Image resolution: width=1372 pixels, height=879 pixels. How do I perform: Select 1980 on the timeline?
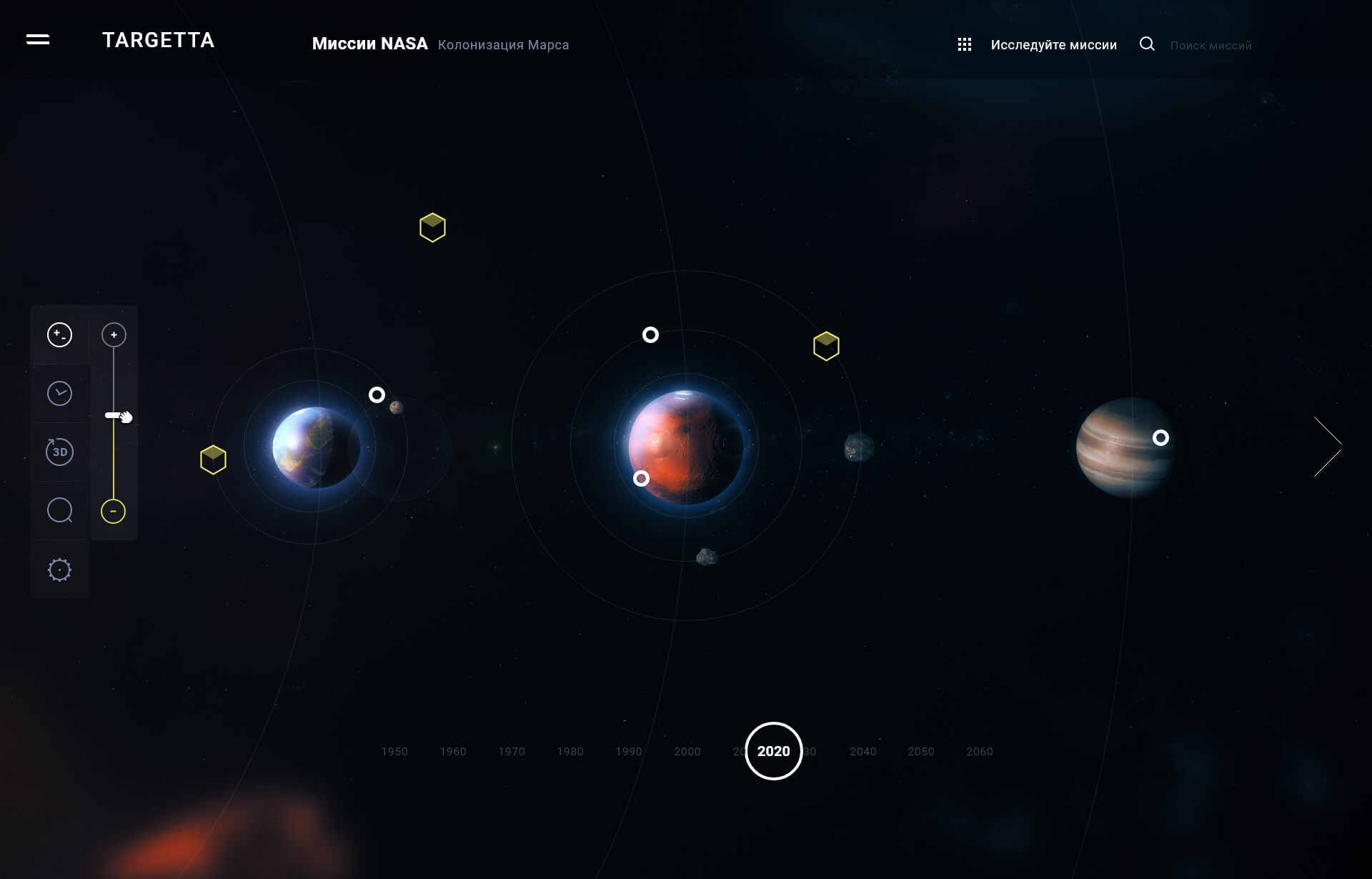(570, 752)
